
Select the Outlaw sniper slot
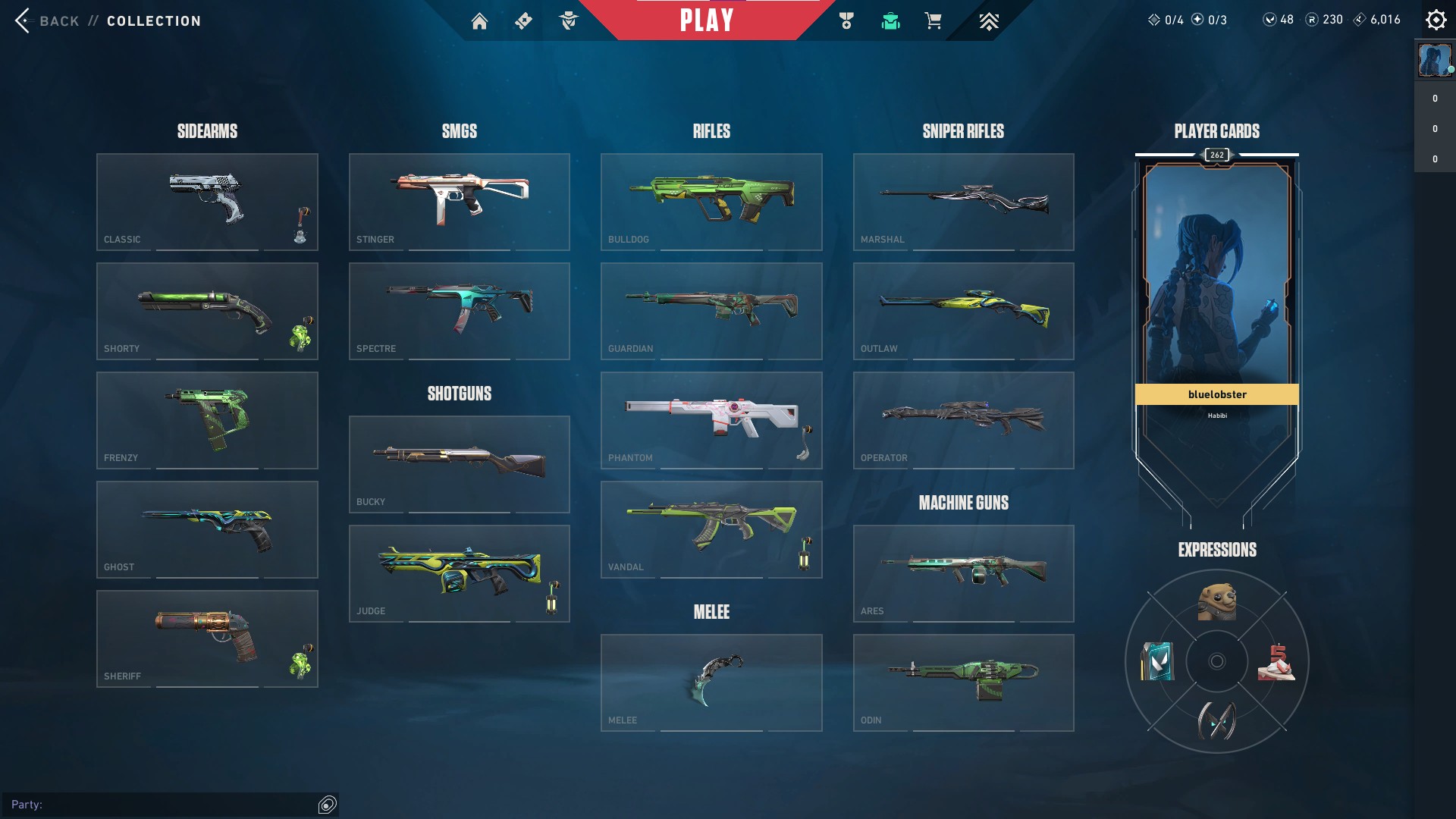coord(963,311)
